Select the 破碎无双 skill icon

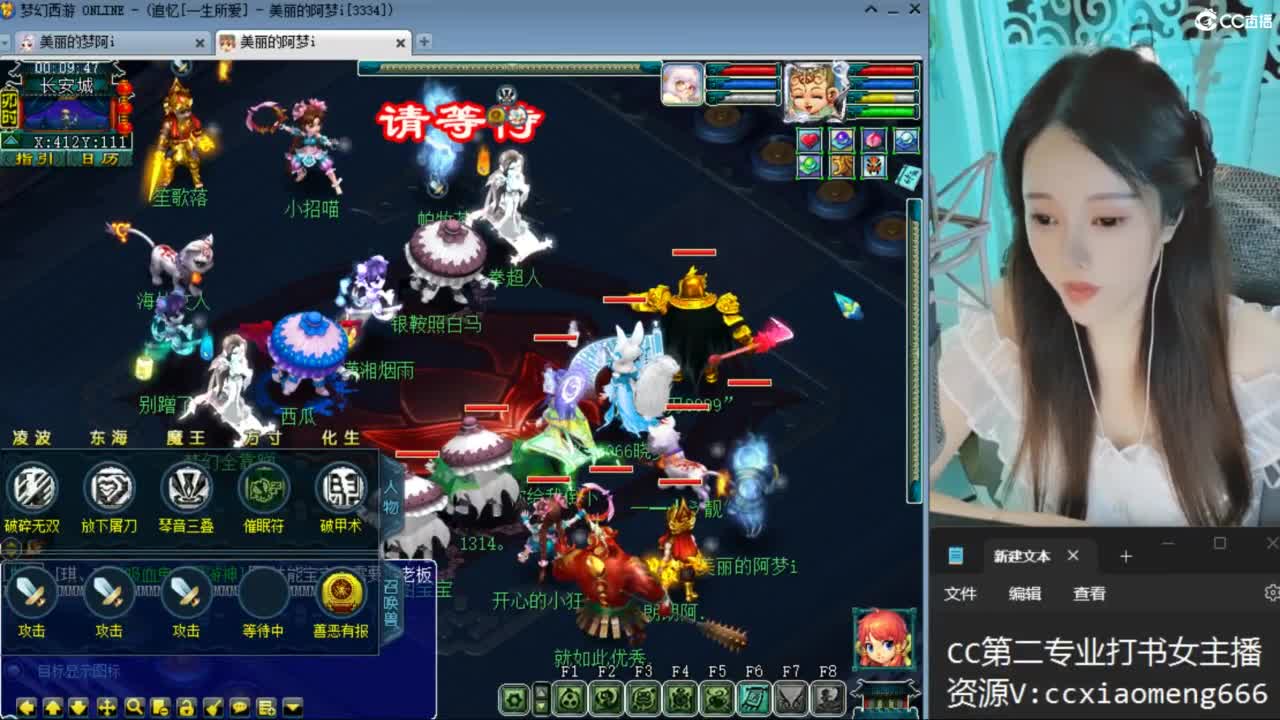coord(33,490)
